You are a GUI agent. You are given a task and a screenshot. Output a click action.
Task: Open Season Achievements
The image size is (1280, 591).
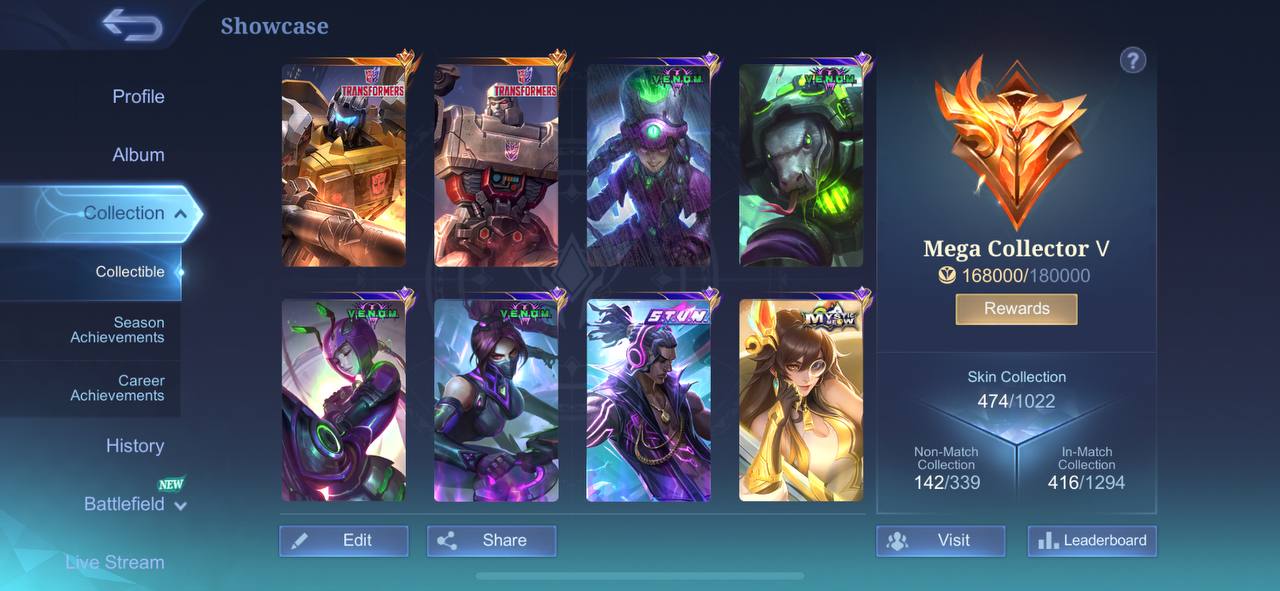click(117, 330)
